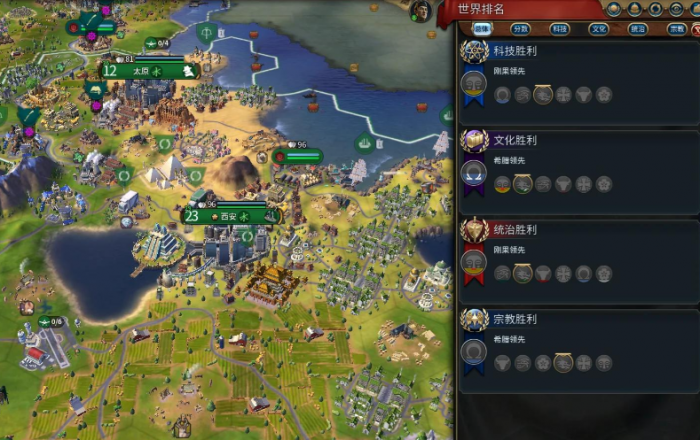The image size is (700, 440).
Task: Switch to the 统治 domination tab
Action: 637,29
